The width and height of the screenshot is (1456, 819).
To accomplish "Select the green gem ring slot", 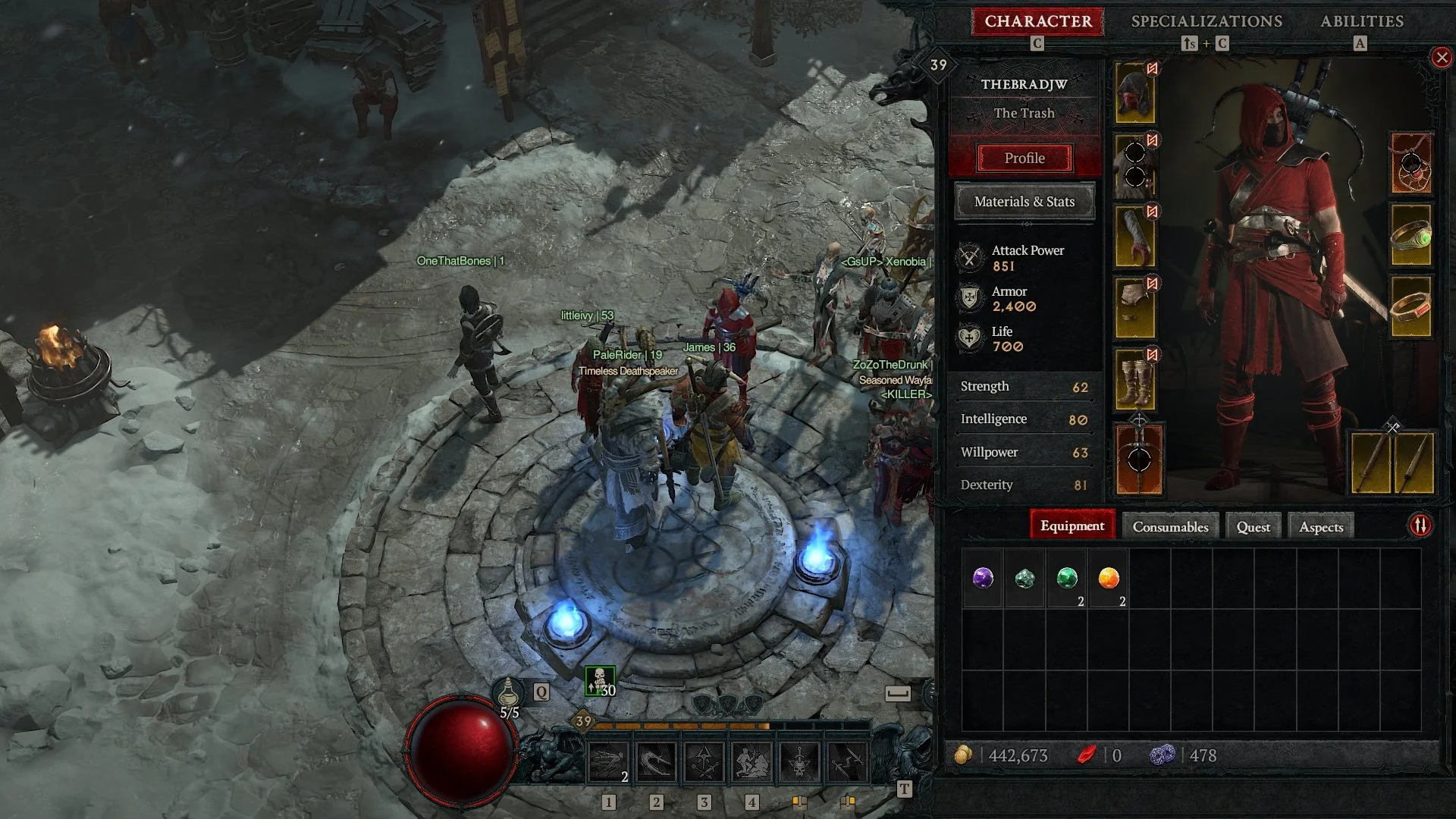I will click(x=1410, y=235).
